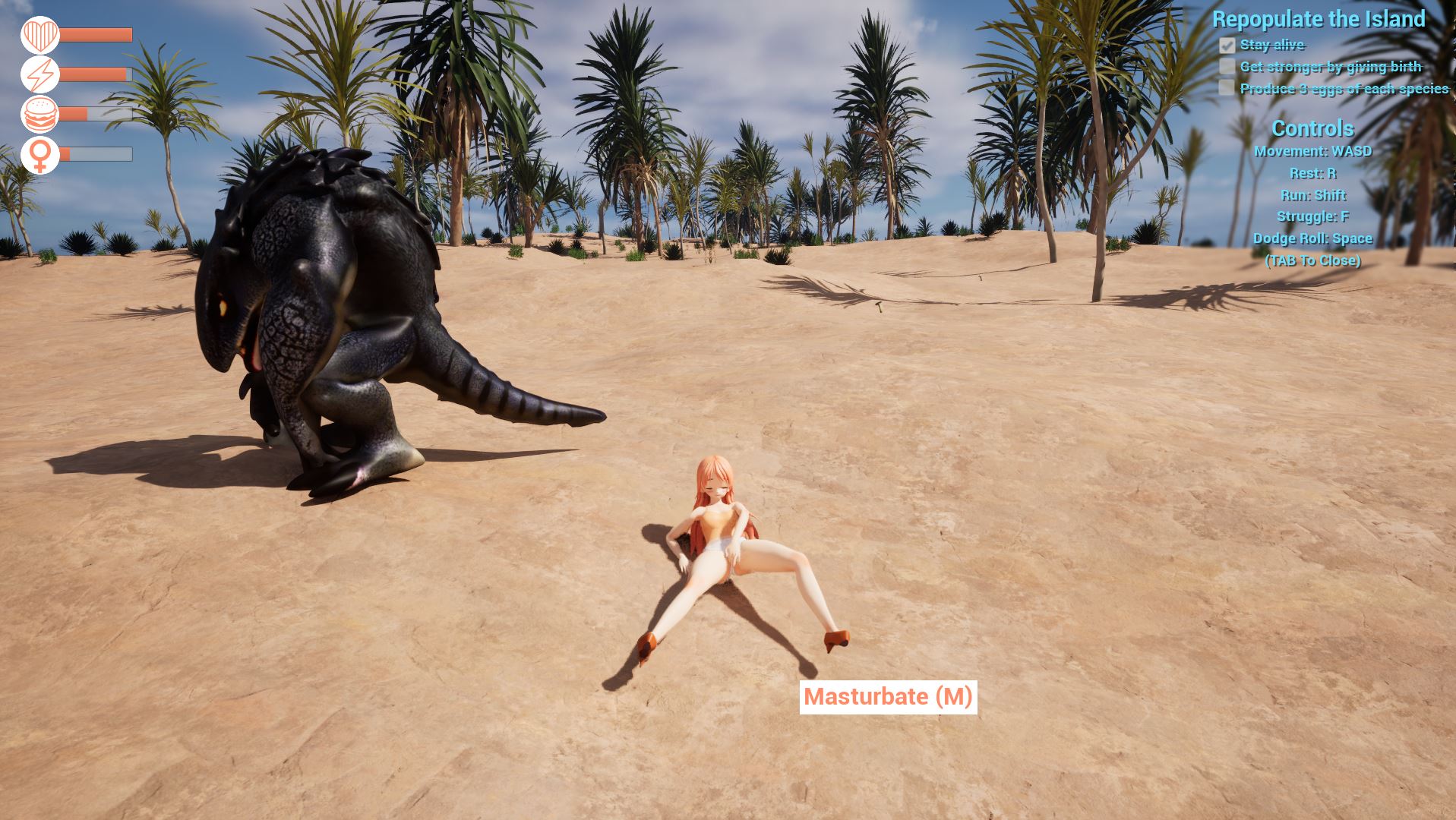Click the heart health icon

coord(39,35)
